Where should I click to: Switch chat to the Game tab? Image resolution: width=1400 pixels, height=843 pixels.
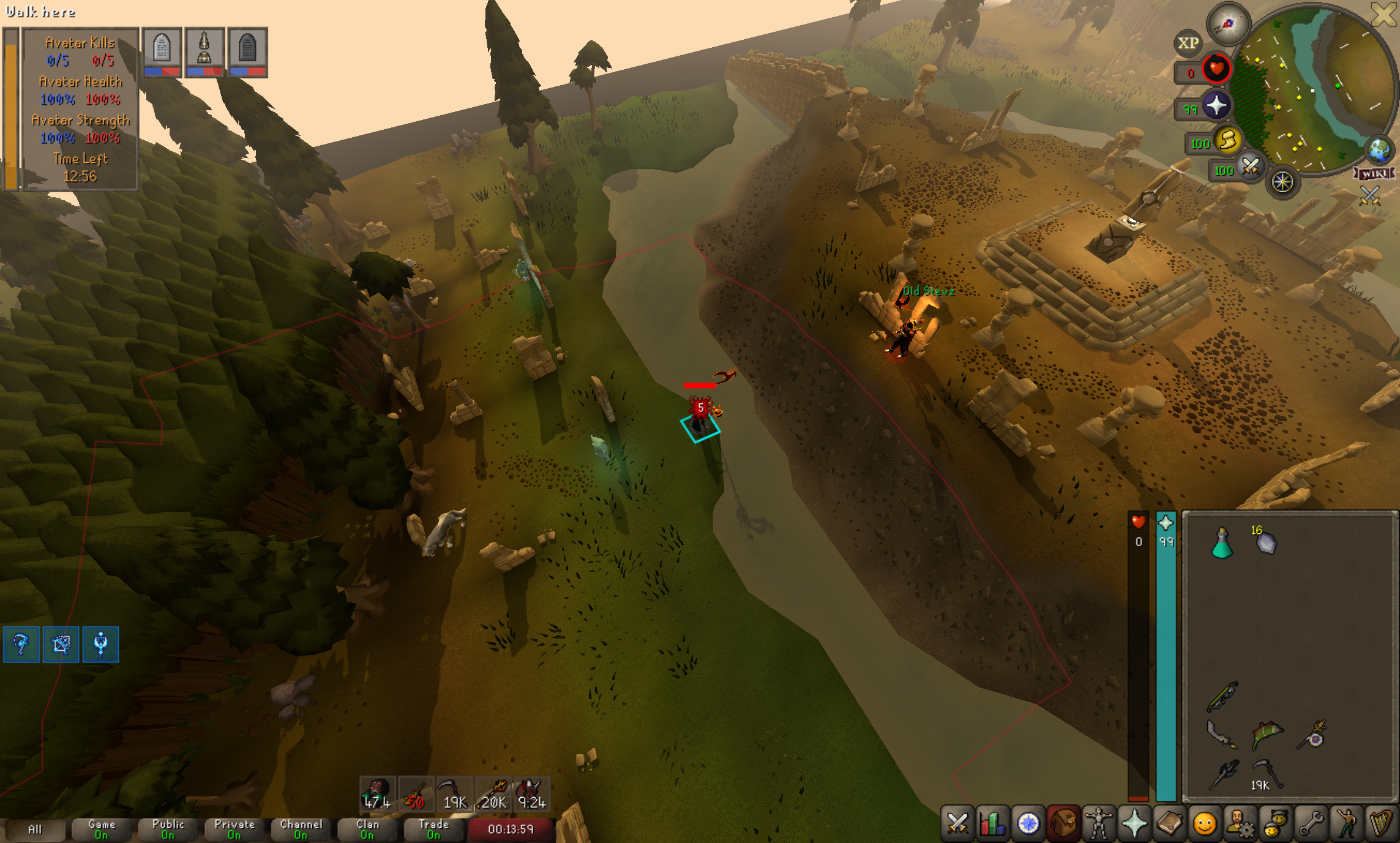click(x=102, y=830)
